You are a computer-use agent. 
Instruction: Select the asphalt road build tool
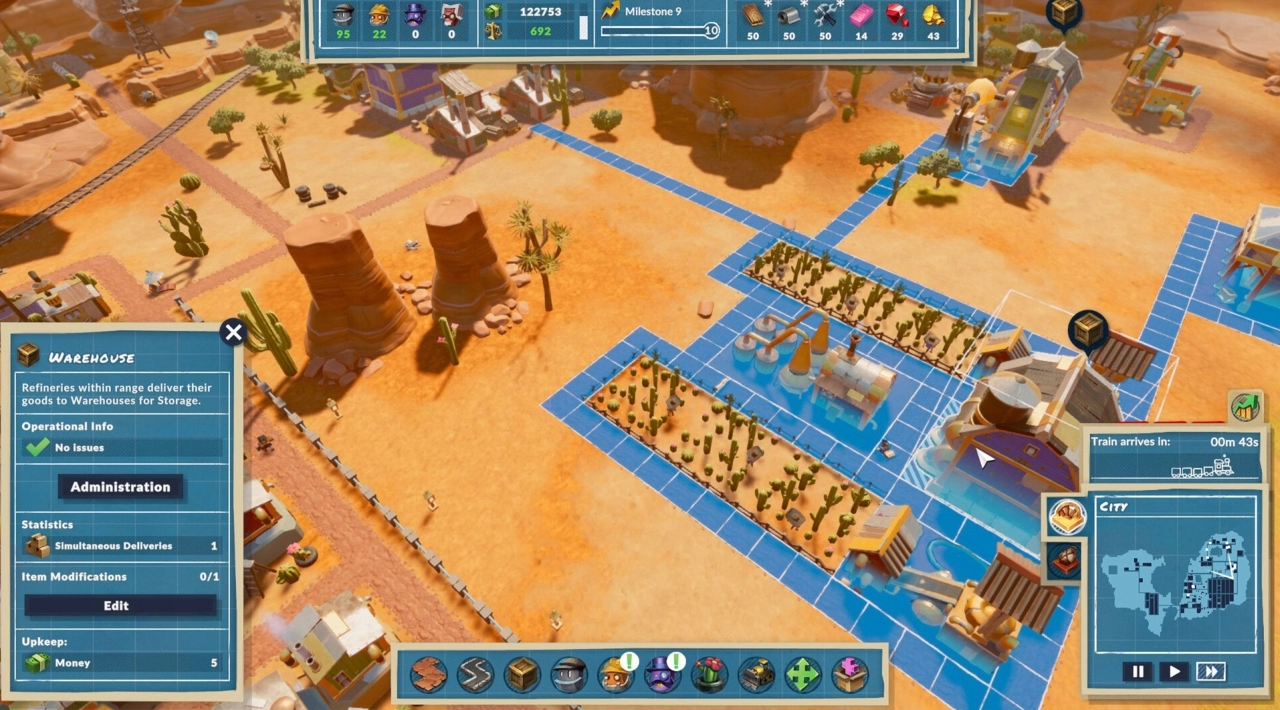click(475, 675)
